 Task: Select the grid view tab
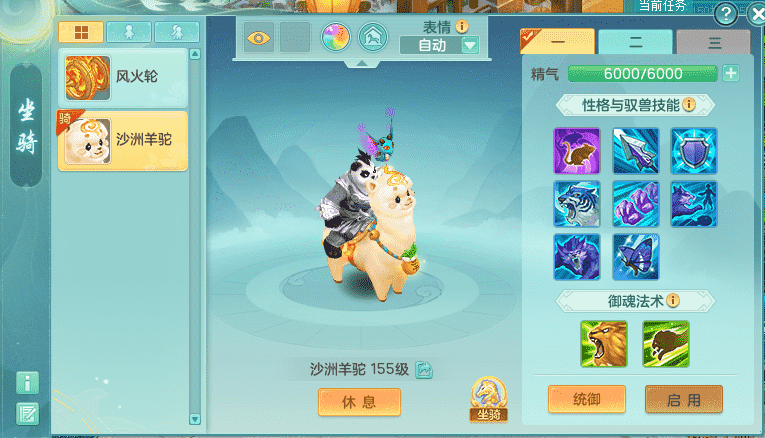coord(80,32)
